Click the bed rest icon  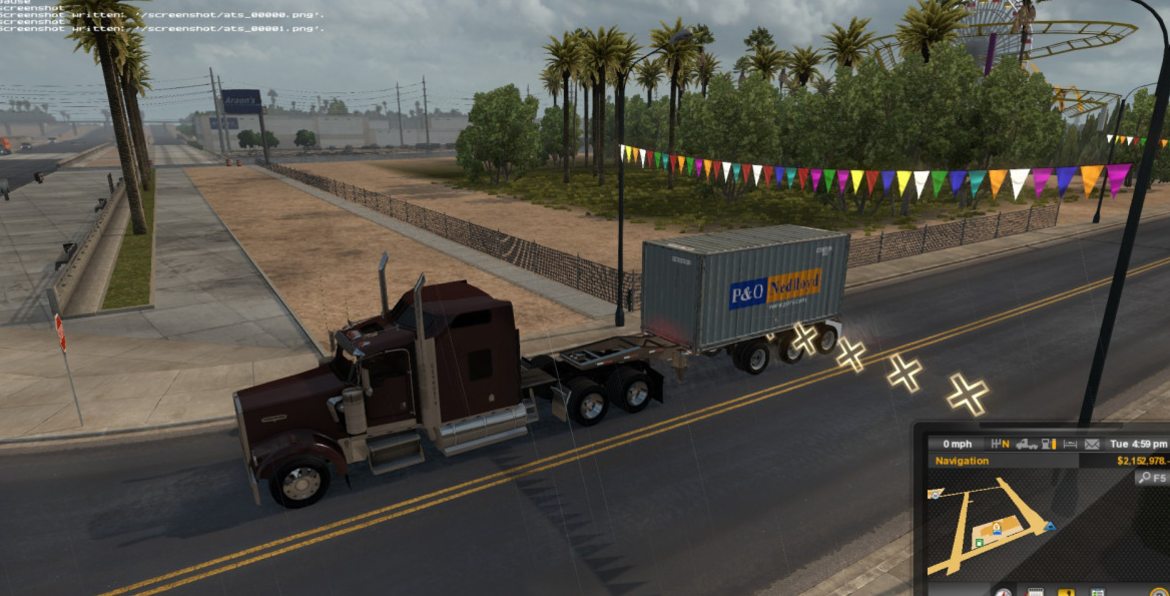(x=1070, y=444)
